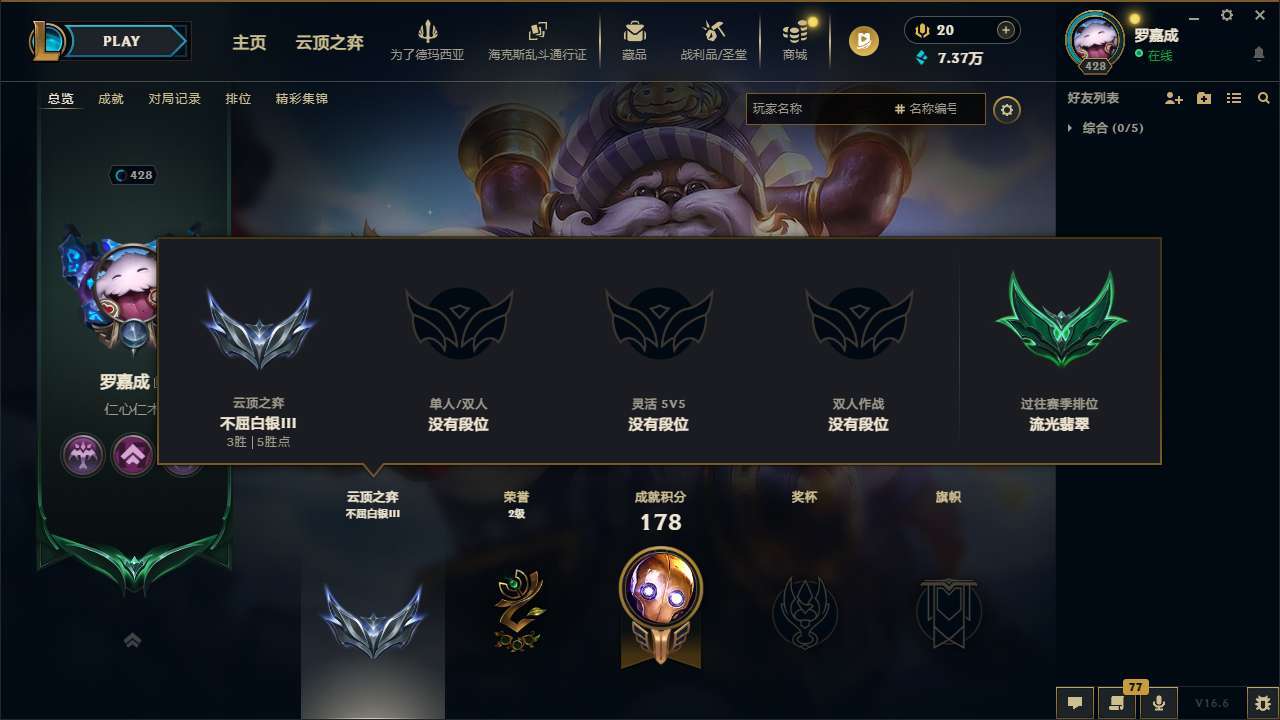Screen dimensions: 1280x720
Task: Toggle the voice chat microphone
Action: (1160, 703)
